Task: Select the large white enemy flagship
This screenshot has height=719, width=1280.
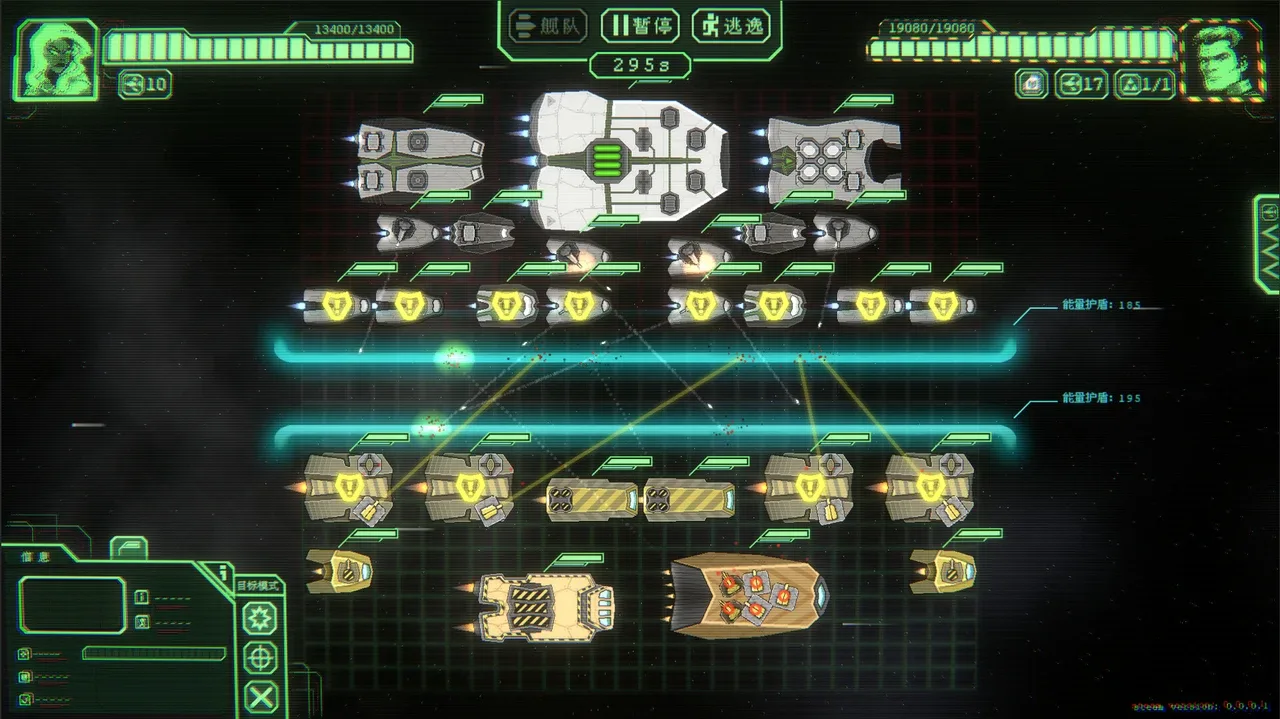Action: coord(628,158)
